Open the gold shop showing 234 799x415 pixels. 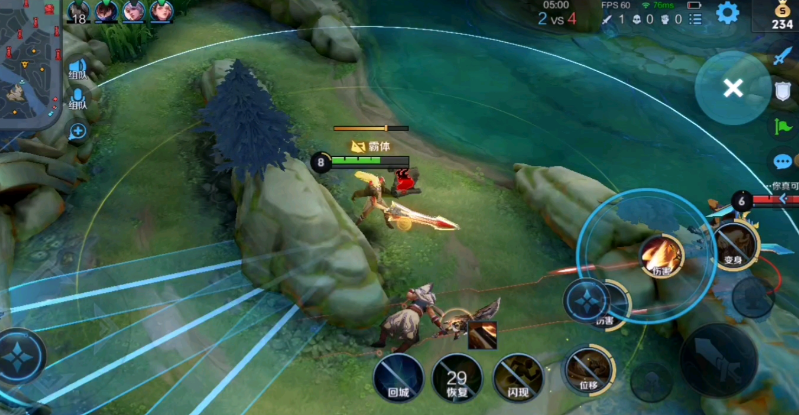coord(781,14)
